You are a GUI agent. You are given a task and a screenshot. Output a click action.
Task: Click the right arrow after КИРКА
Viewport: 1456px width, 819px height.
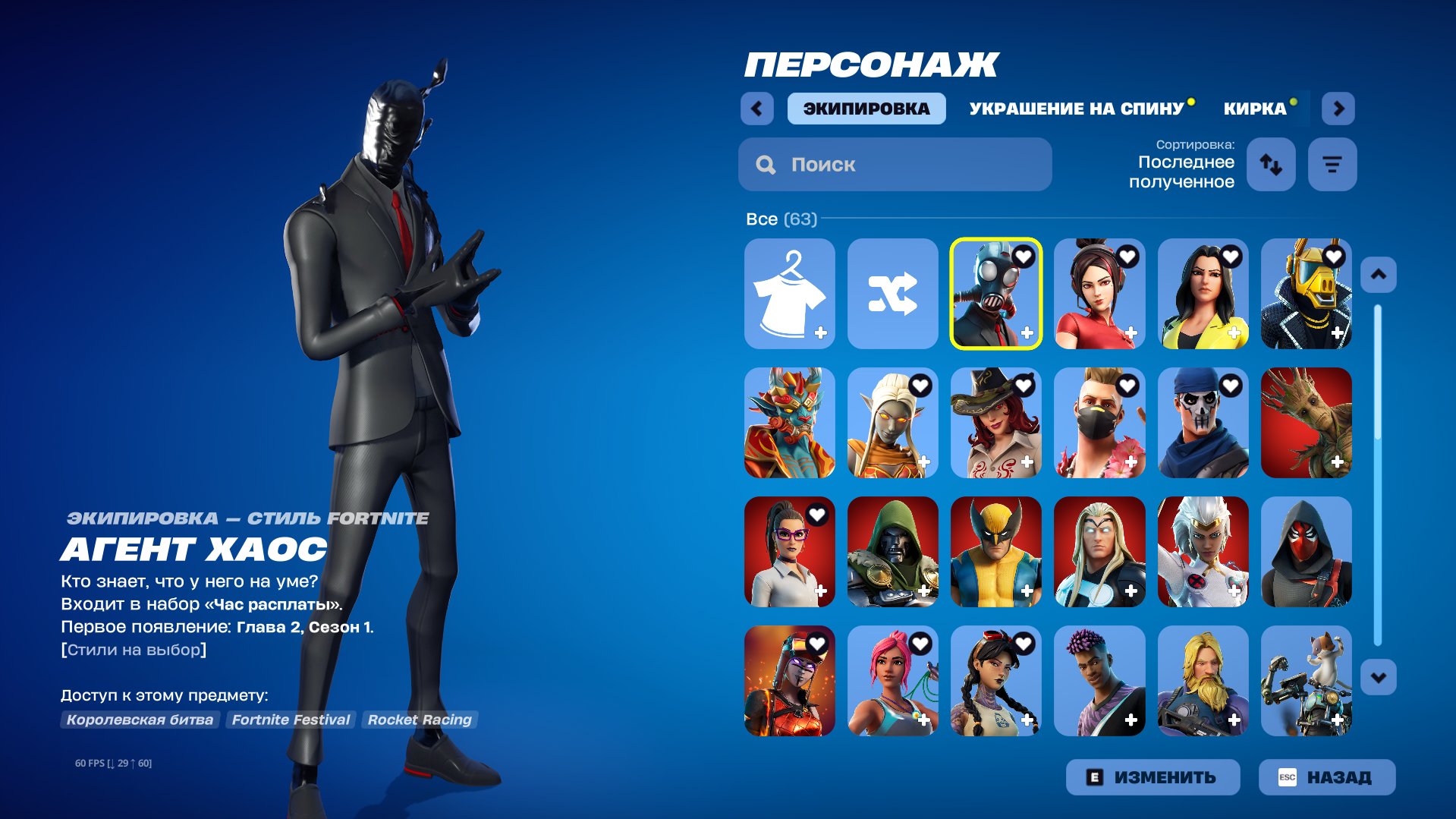point(1338,109)
